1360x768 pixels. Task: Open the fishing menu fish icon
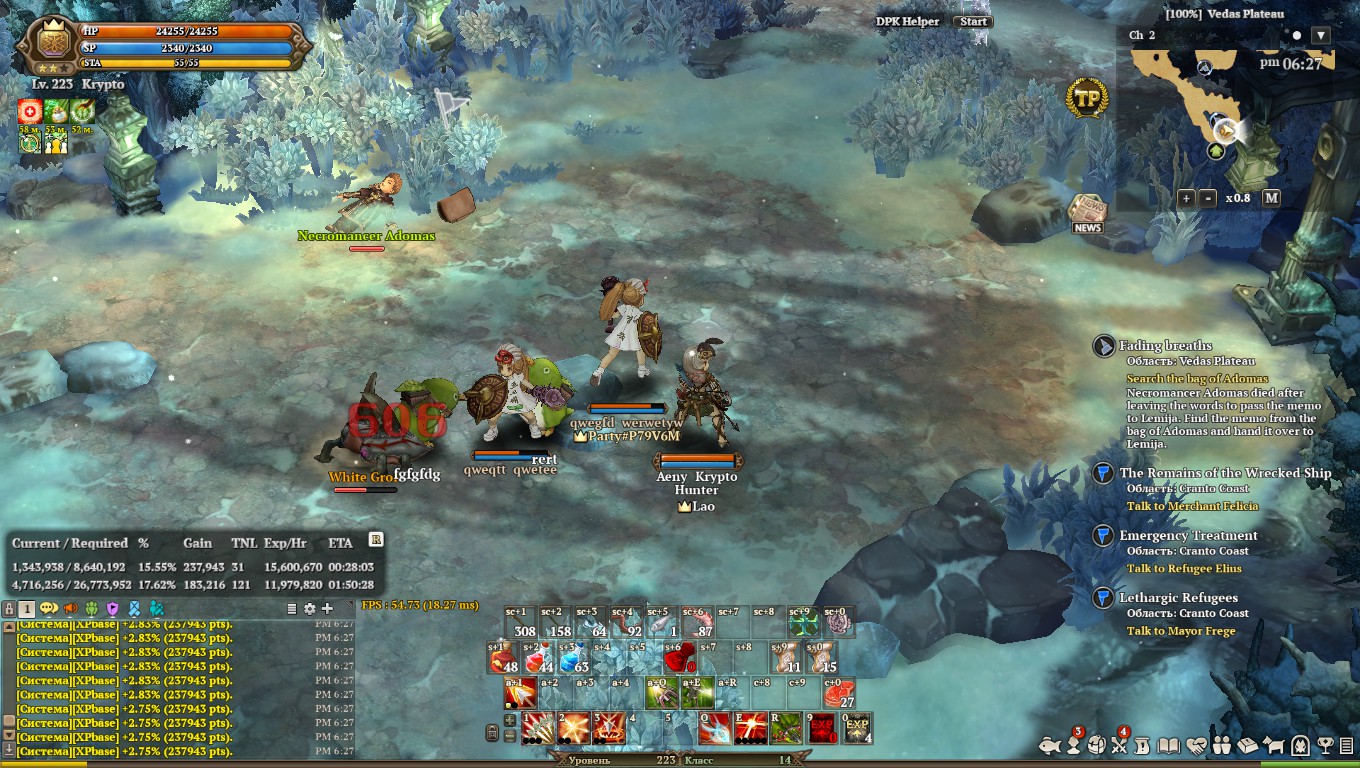click(1048, 745)
